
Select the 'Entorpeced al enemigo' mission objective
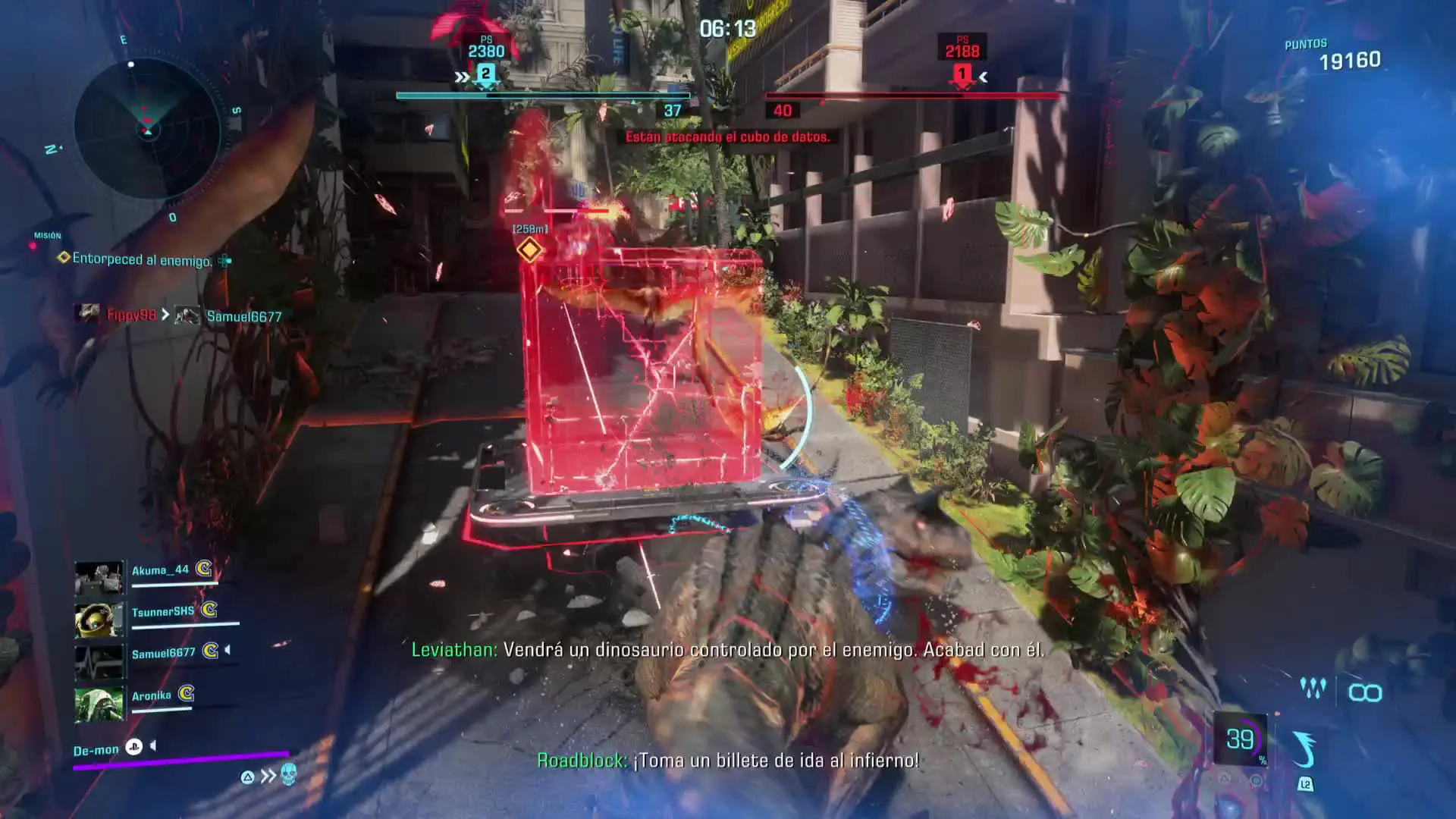pos(141,259)
